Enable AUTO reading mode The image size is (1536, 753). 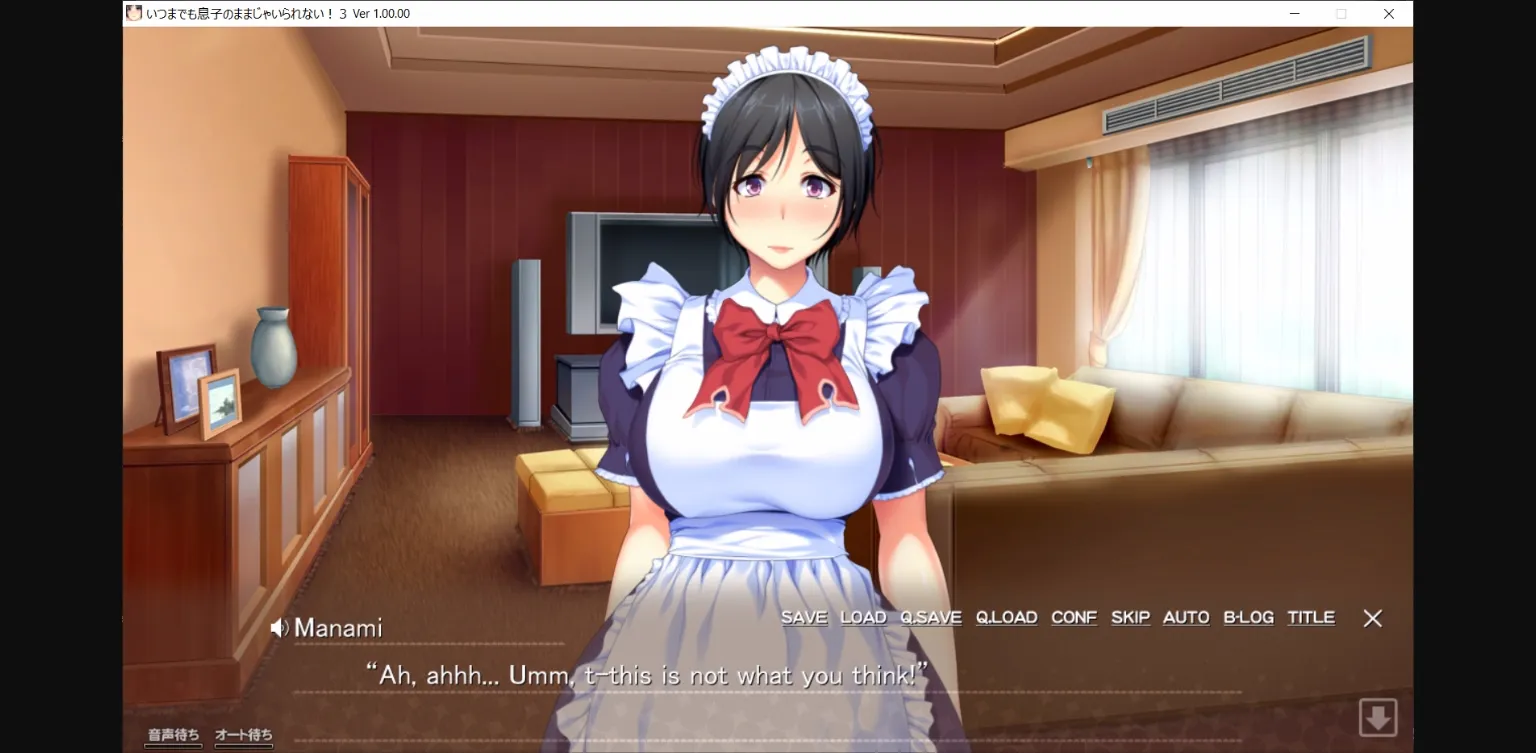[x=1185, y=617]
